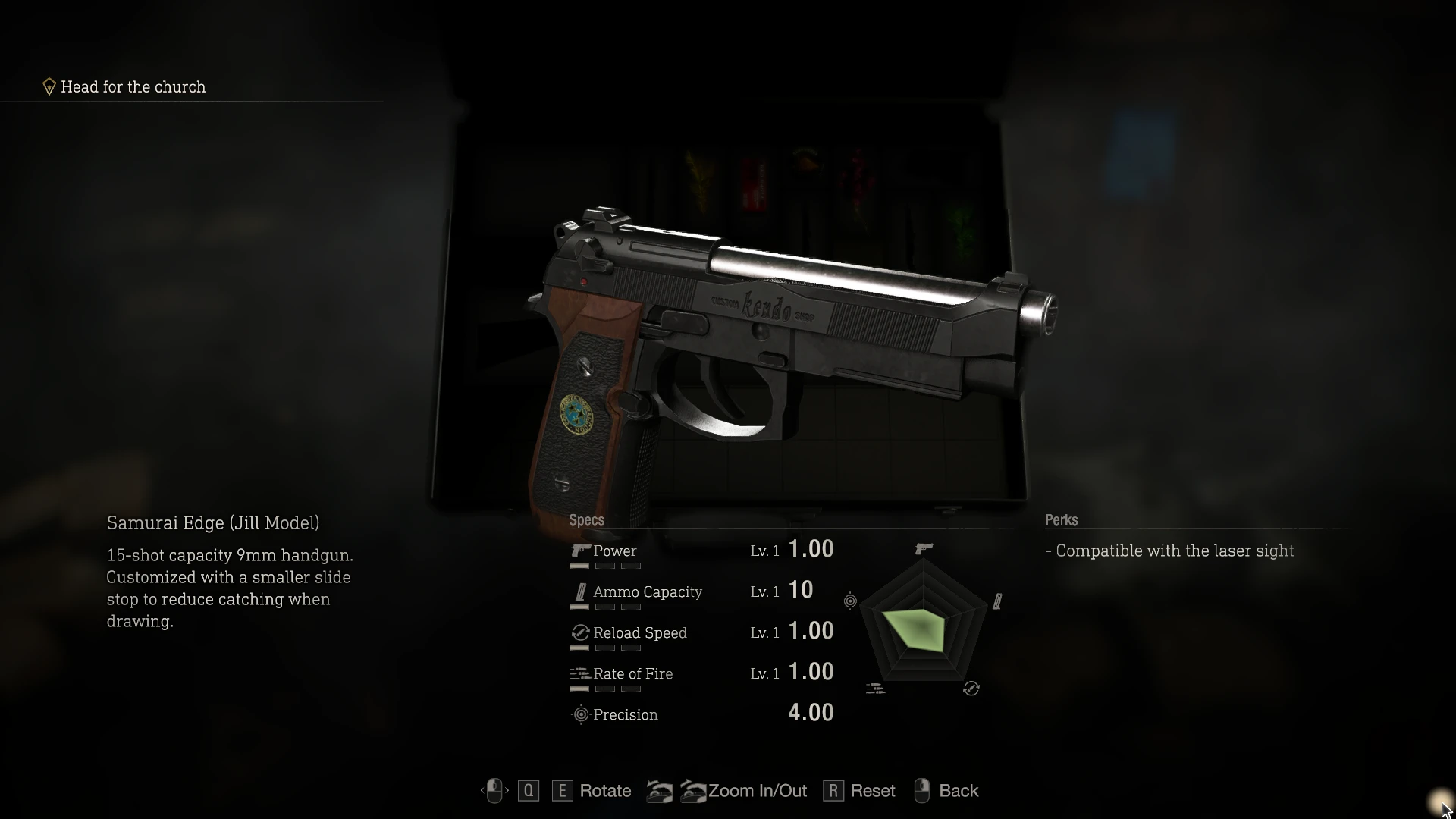Image resolution: width=1456 pixels, height=819 pixels.
Task: Click the Back label to exit inspection
Action: pyautogui.click(x=959, y=791)
